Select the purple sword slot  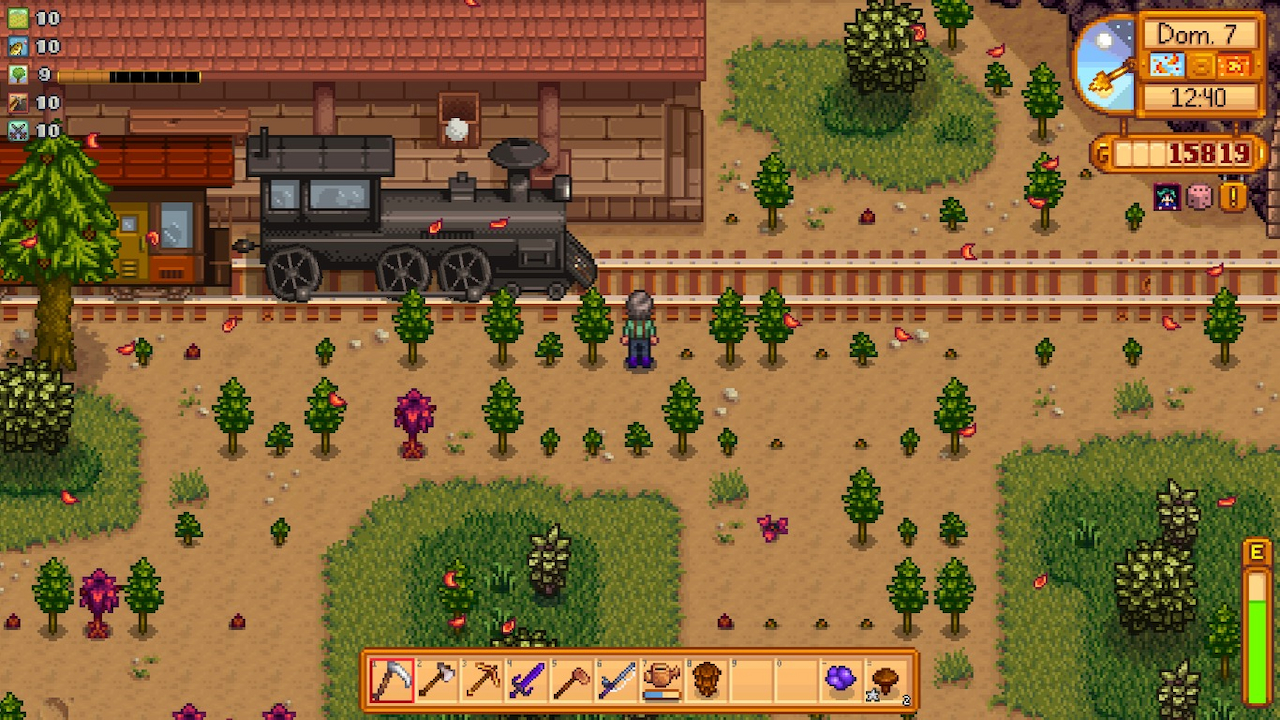tap(527, 680)
